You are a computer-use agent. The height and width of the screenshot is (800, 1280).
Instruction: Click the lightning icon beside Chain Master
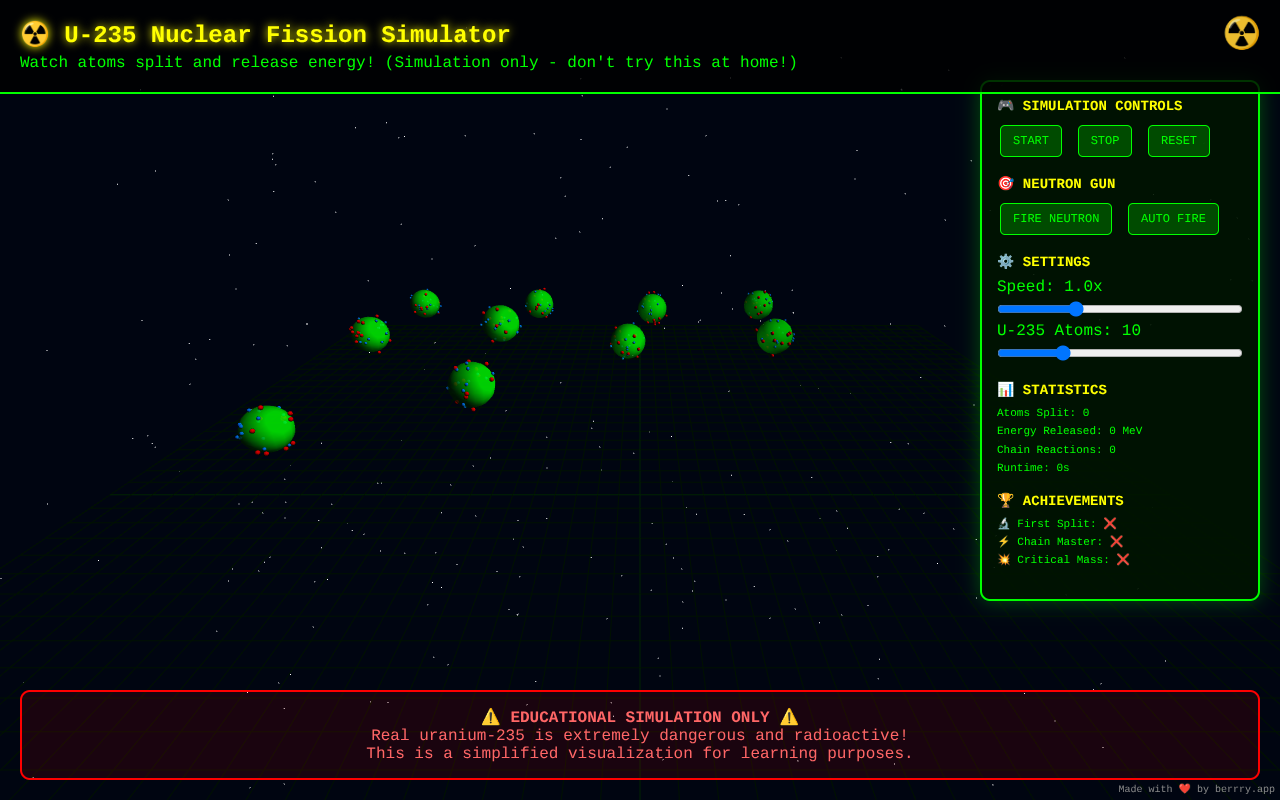pos(1005,541)
